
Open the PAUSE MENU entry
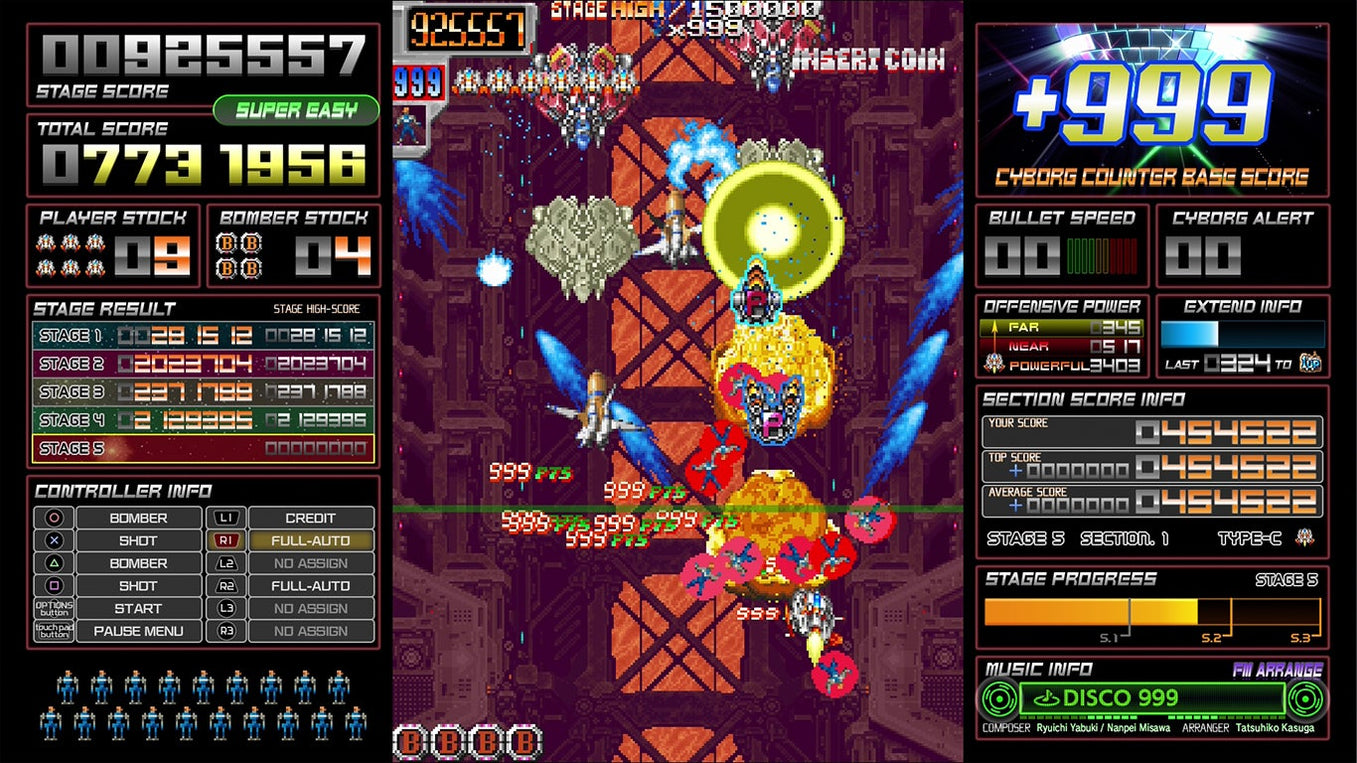tap(140, 632)
